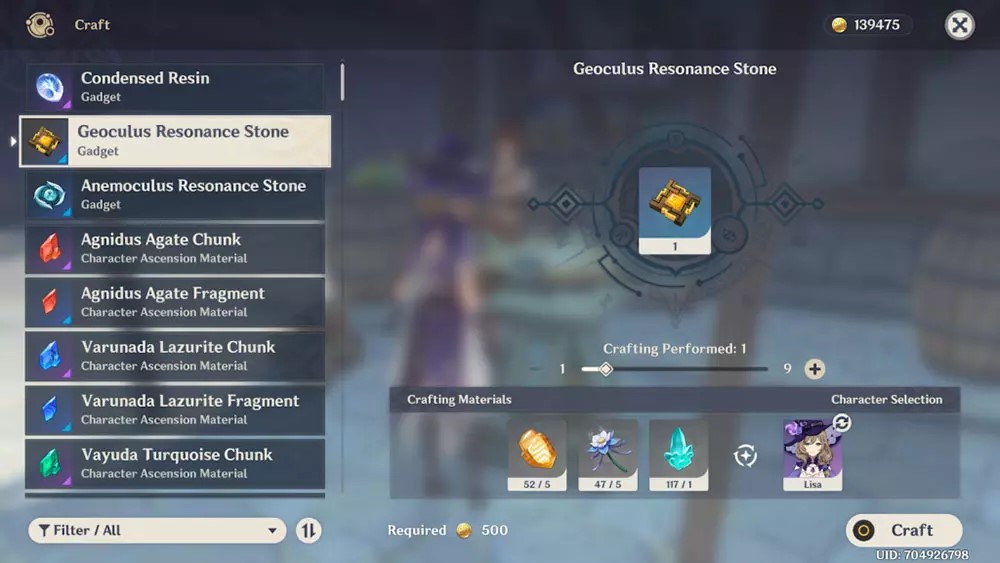Viewport: 1000px width, 563px height.
Task: Change the selected crafting character Lisa
Action: (813, 453)
